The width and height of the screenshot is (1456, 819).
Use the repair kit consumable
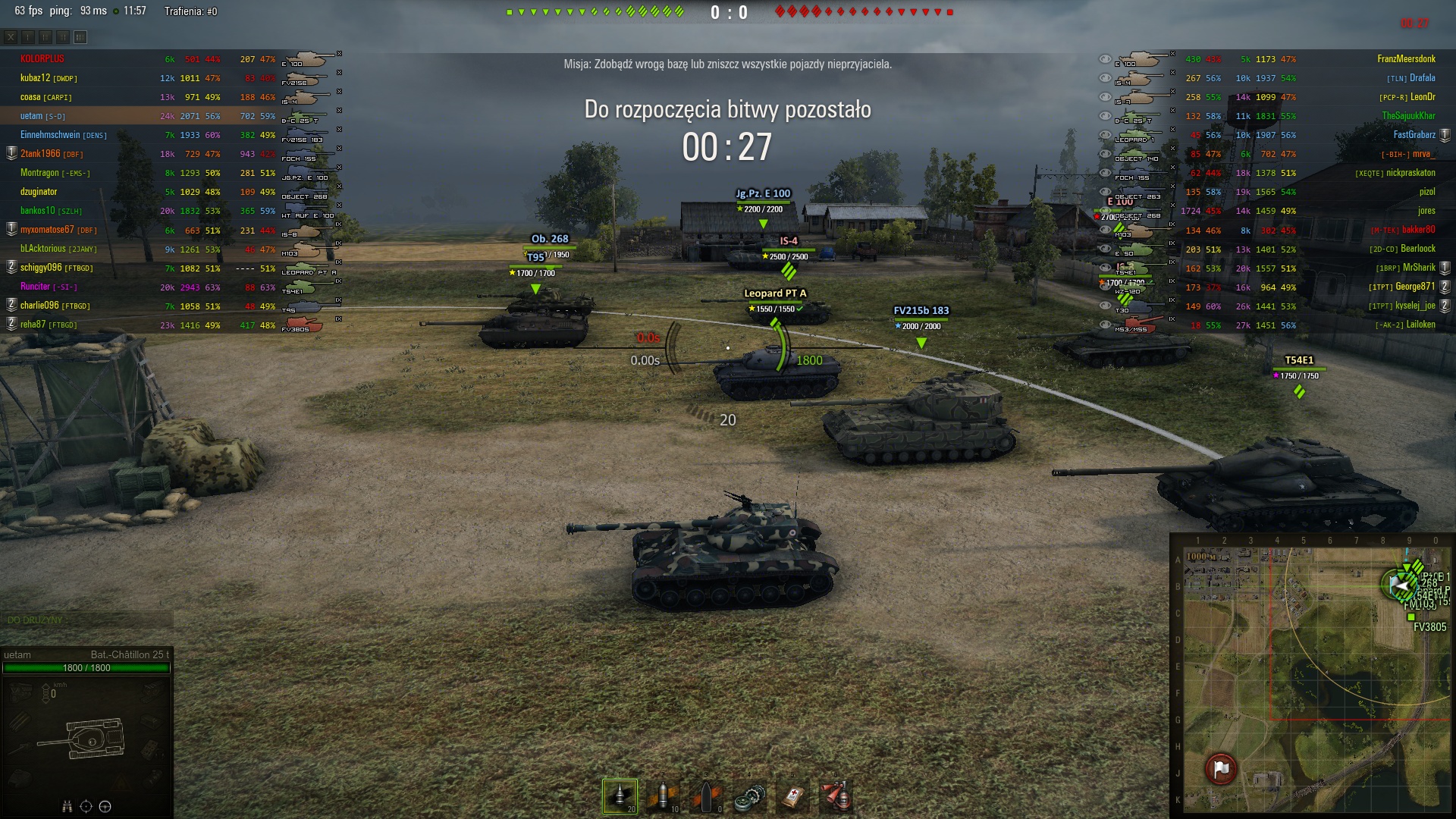click(x=749, y=796)
